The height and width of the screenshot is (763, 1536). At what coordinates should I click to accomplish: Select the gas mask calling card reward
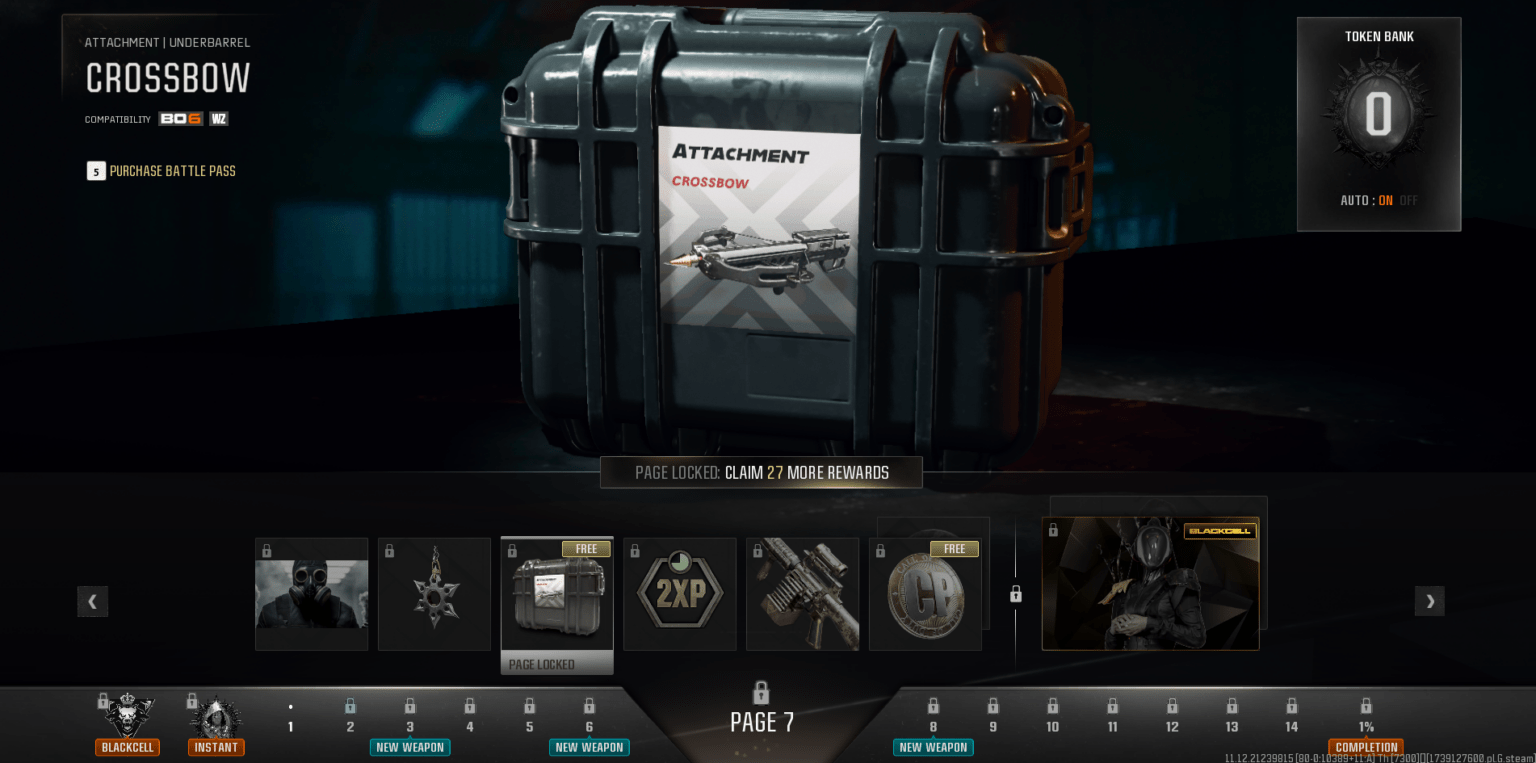click(x=311, y=593)
